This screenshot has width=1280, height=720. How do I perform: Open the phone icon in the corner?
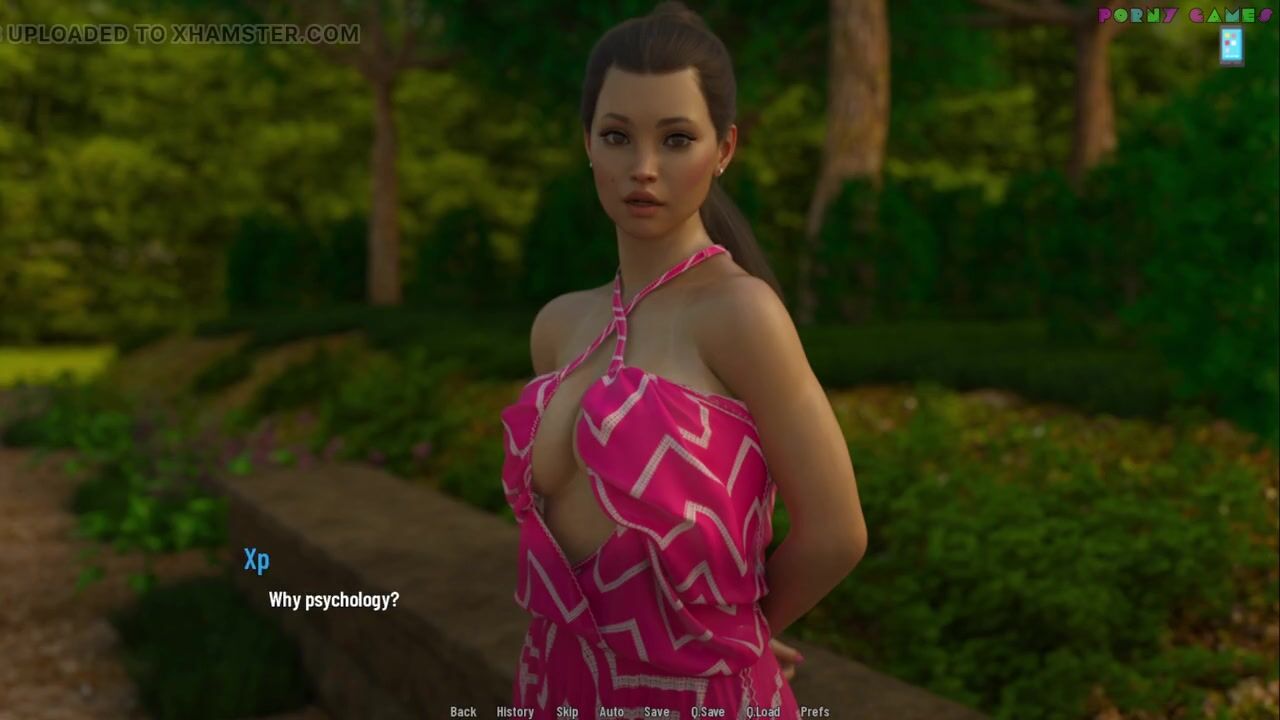coord(1231,46)
